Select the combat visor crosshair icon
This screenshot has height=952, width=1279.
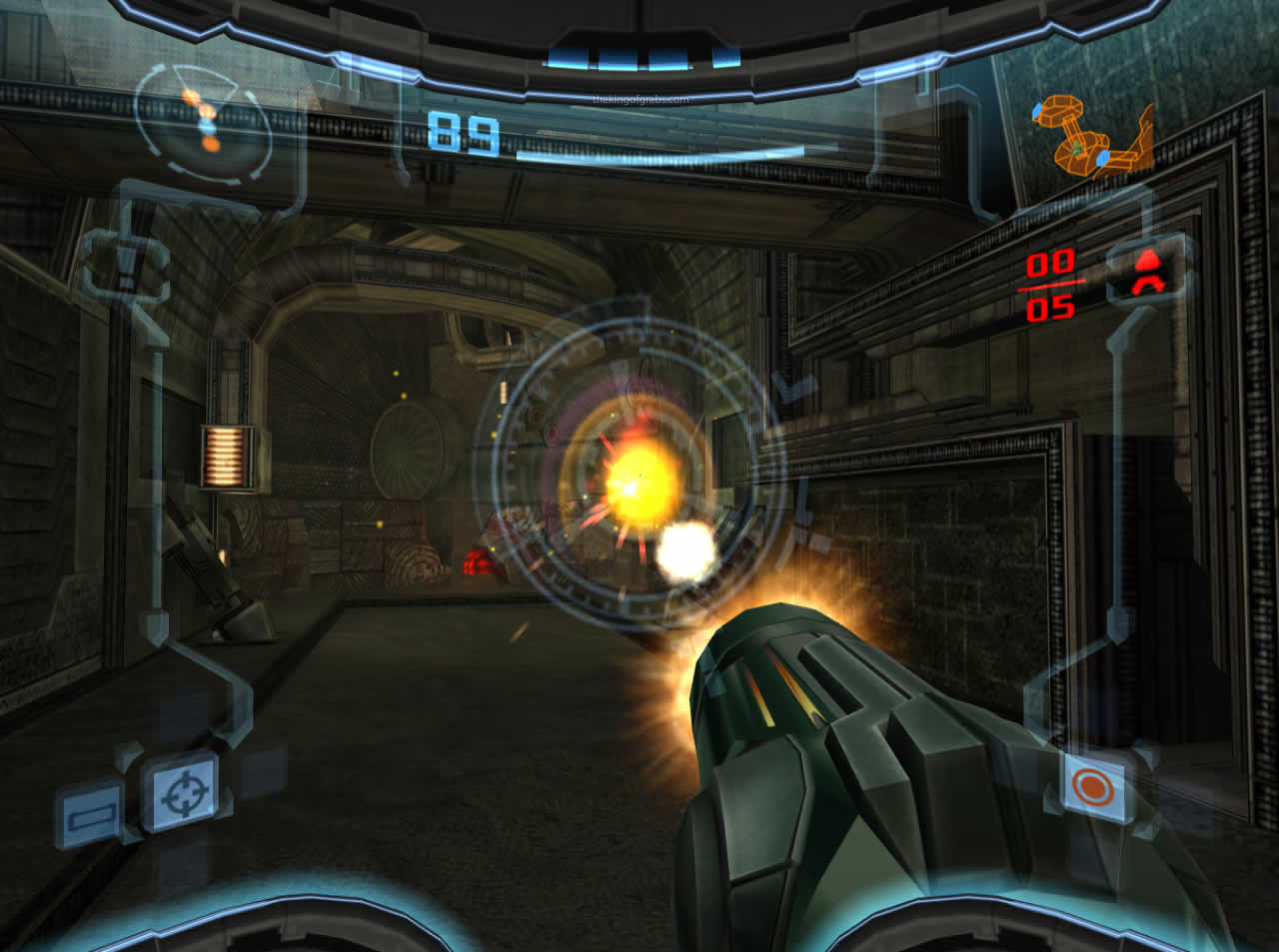click(x=182, y=793)
